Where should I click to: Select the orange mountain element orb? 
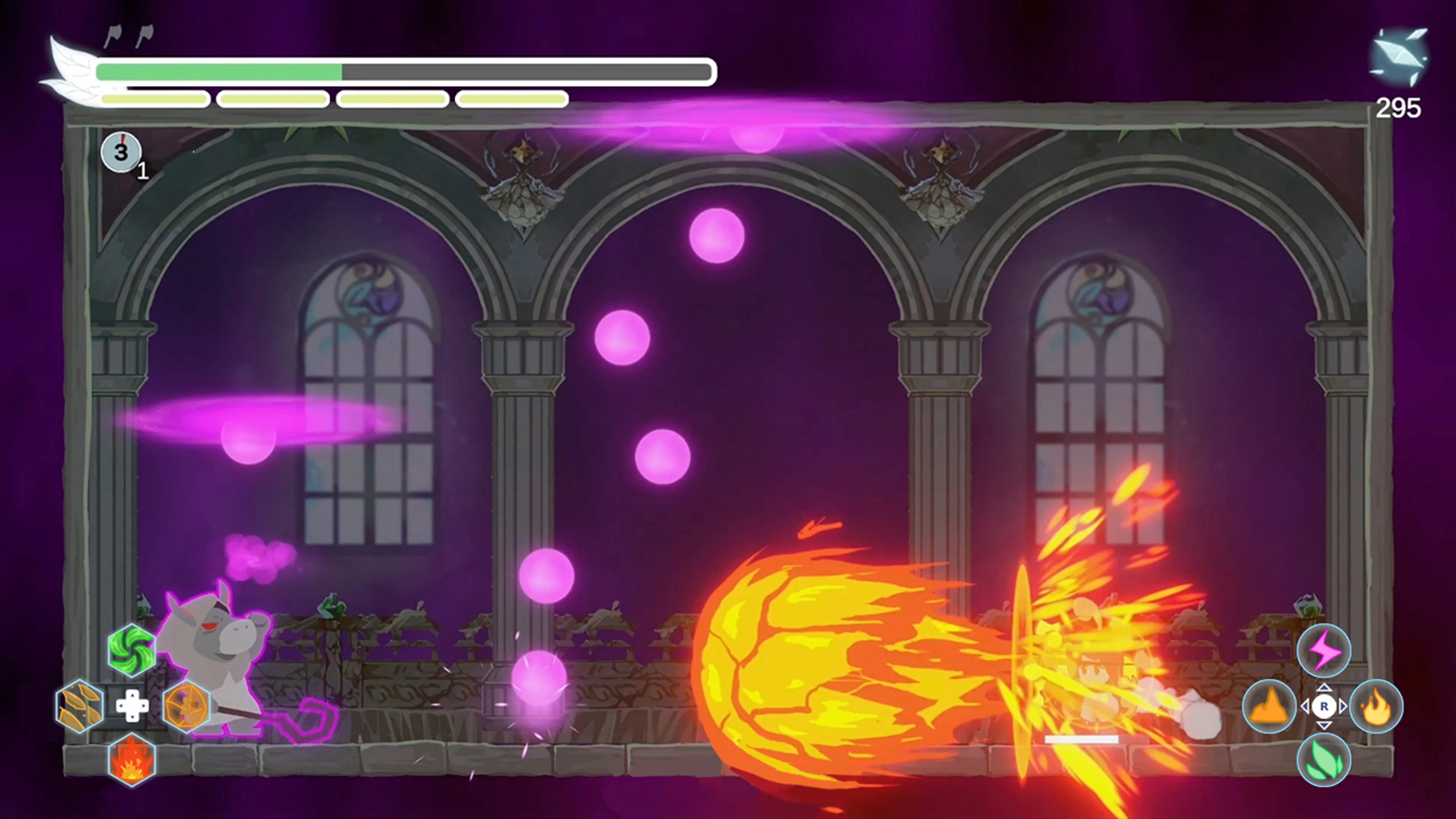click(1270, 706)
